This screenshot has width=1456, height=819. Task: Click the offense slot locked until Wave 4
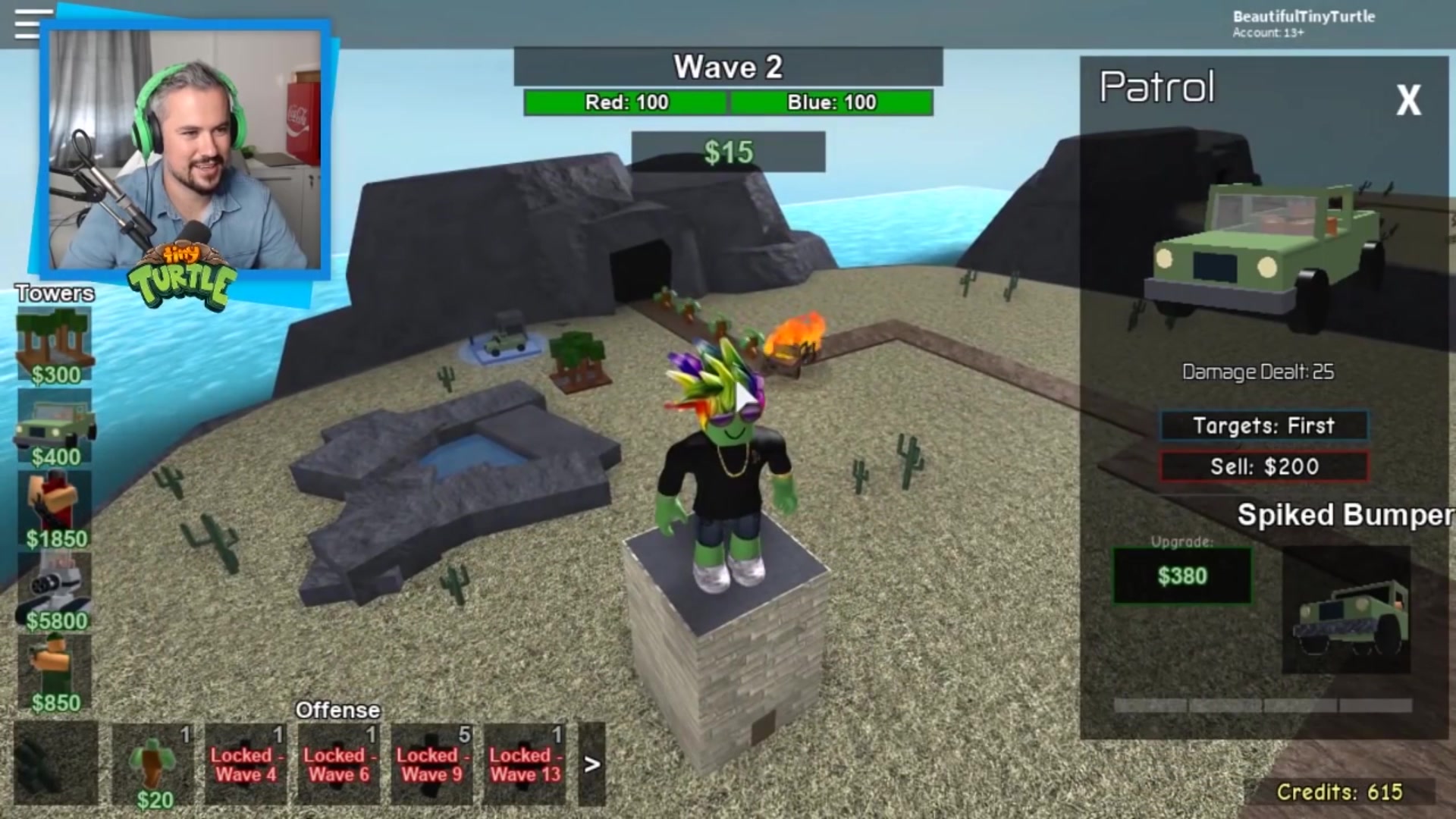click(246, 764)
